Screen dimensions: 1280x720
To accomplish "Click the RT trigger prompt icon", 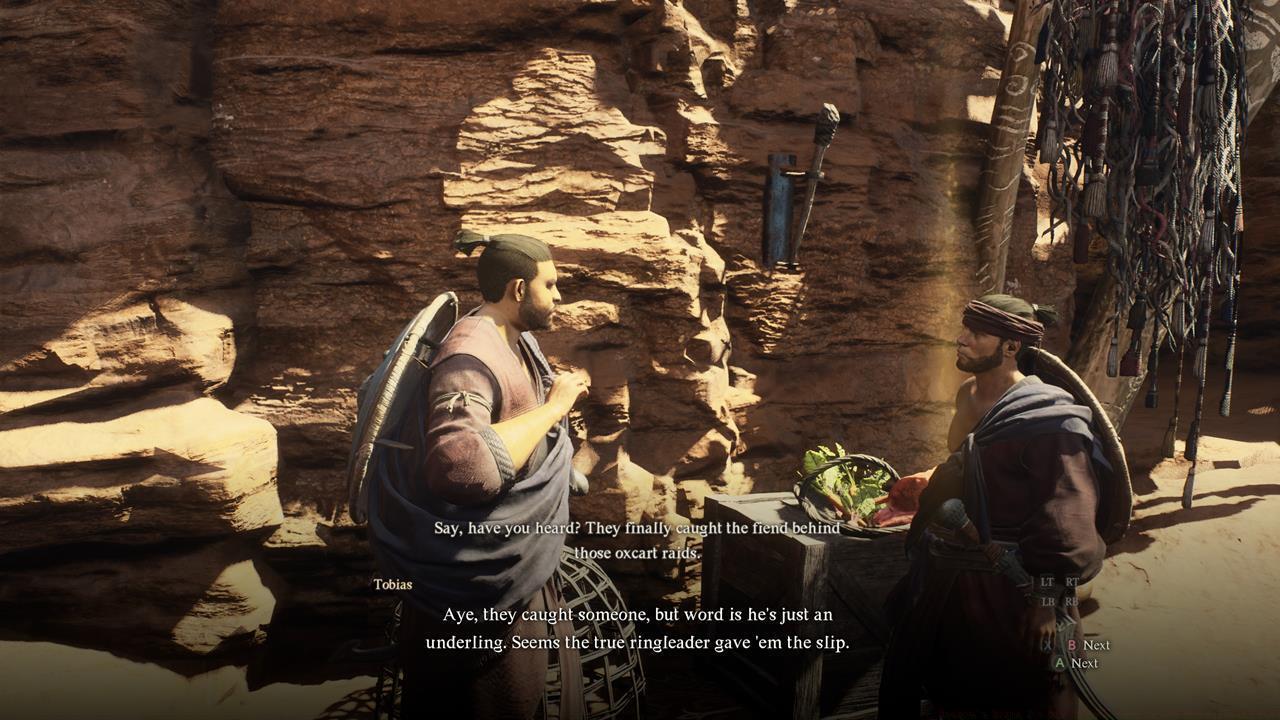I will (1070, 583).
